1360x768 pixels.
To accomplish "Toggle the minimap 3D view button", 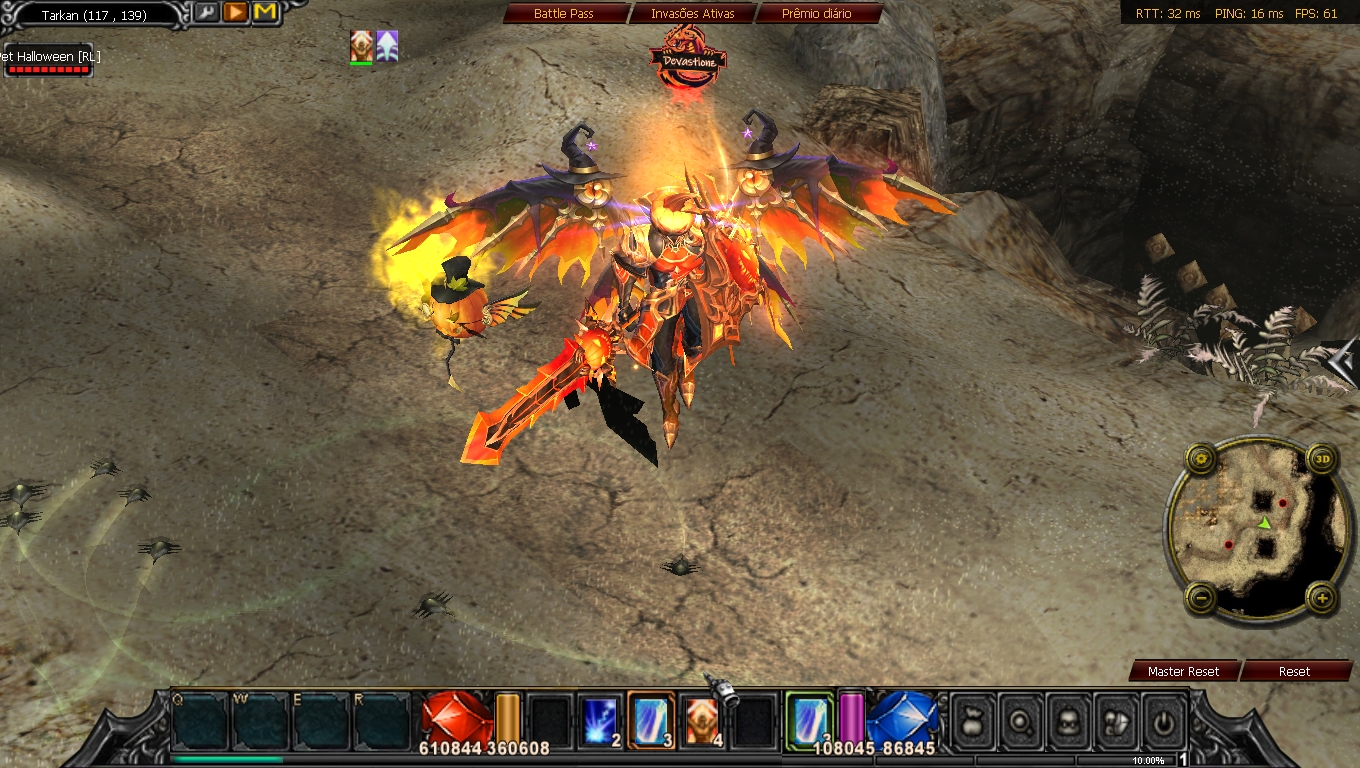I will [x=1322, y=460].
